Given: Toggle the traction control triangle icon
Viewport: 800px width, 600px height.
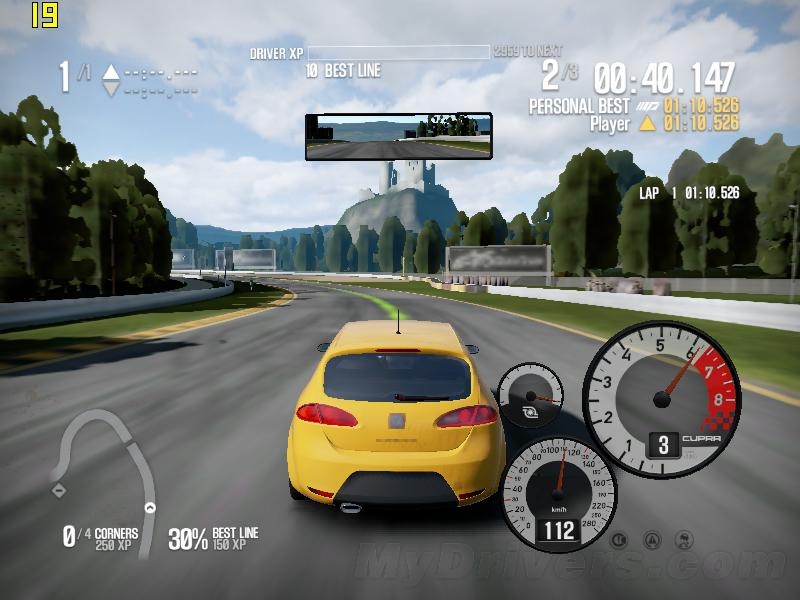Looking at the screenshot, I should [654, 541].
